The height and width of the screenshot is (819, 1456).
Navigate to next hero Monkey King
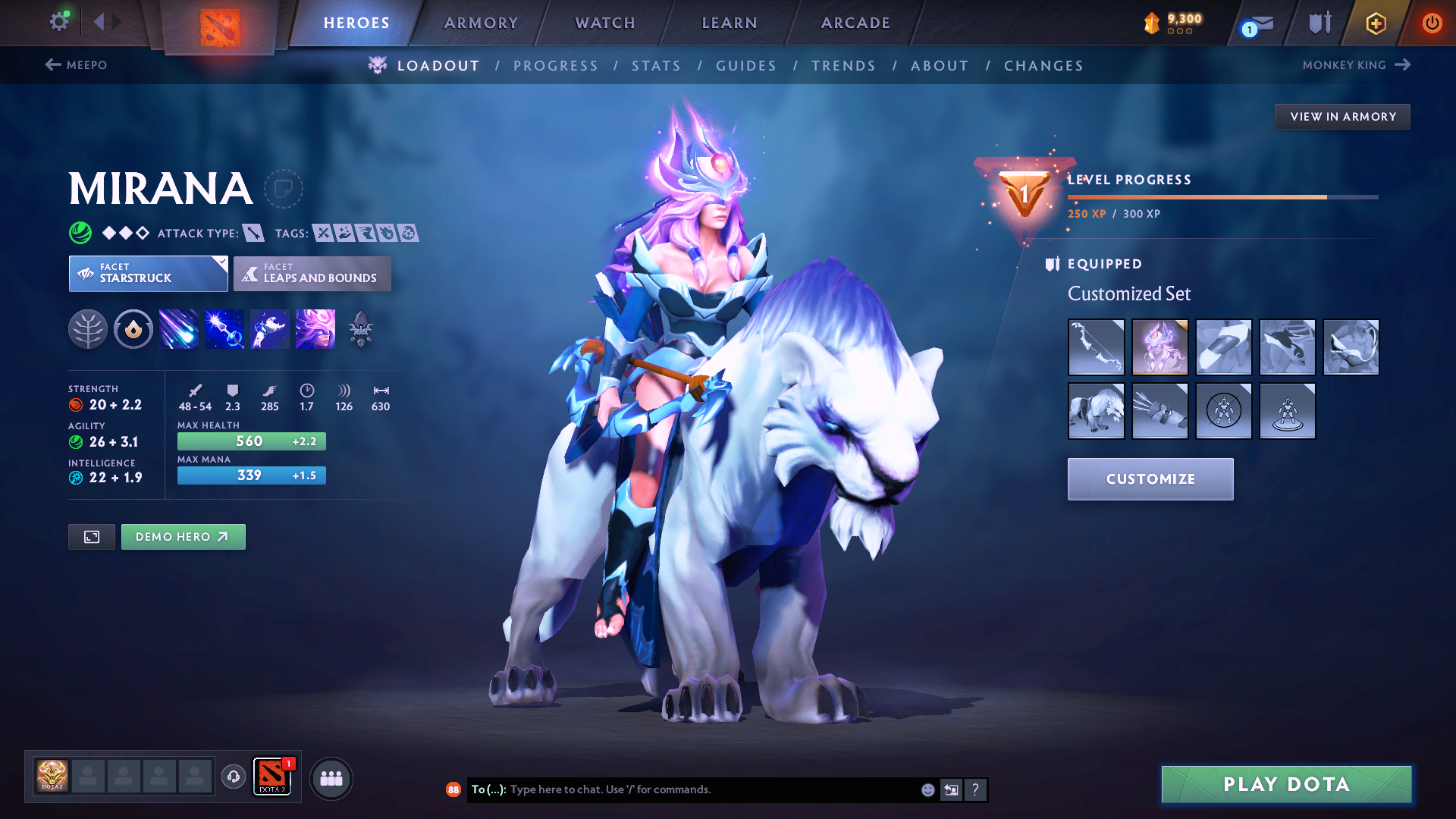click(x=1356, y=65)
